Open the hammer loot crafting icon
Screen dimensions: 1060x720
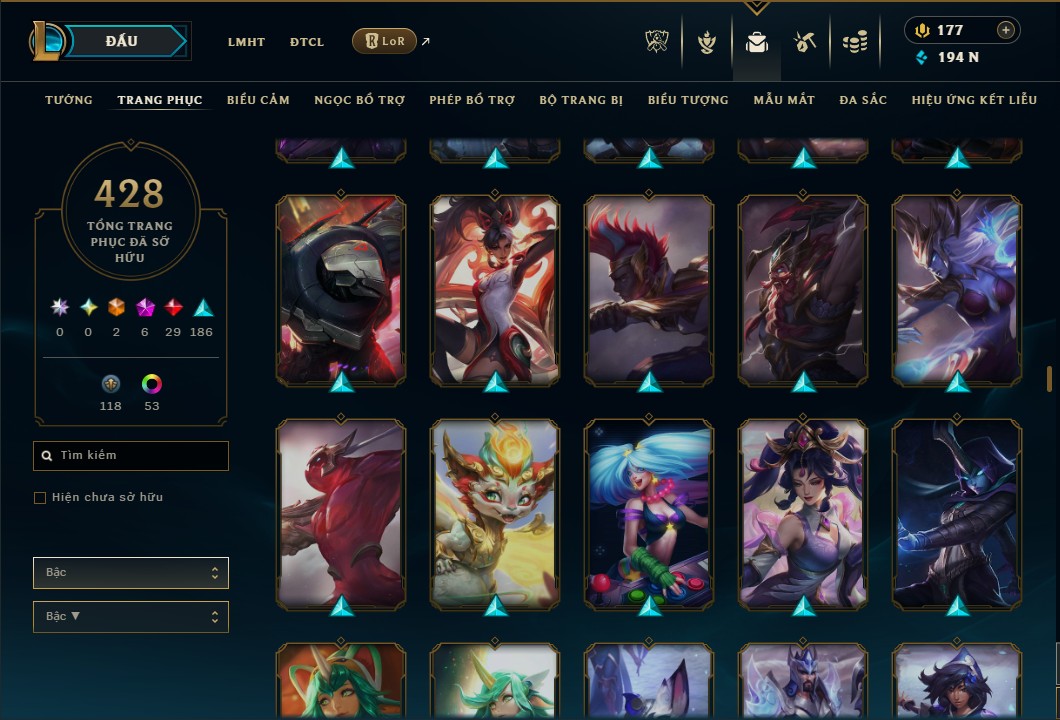[x=805, y=42]
